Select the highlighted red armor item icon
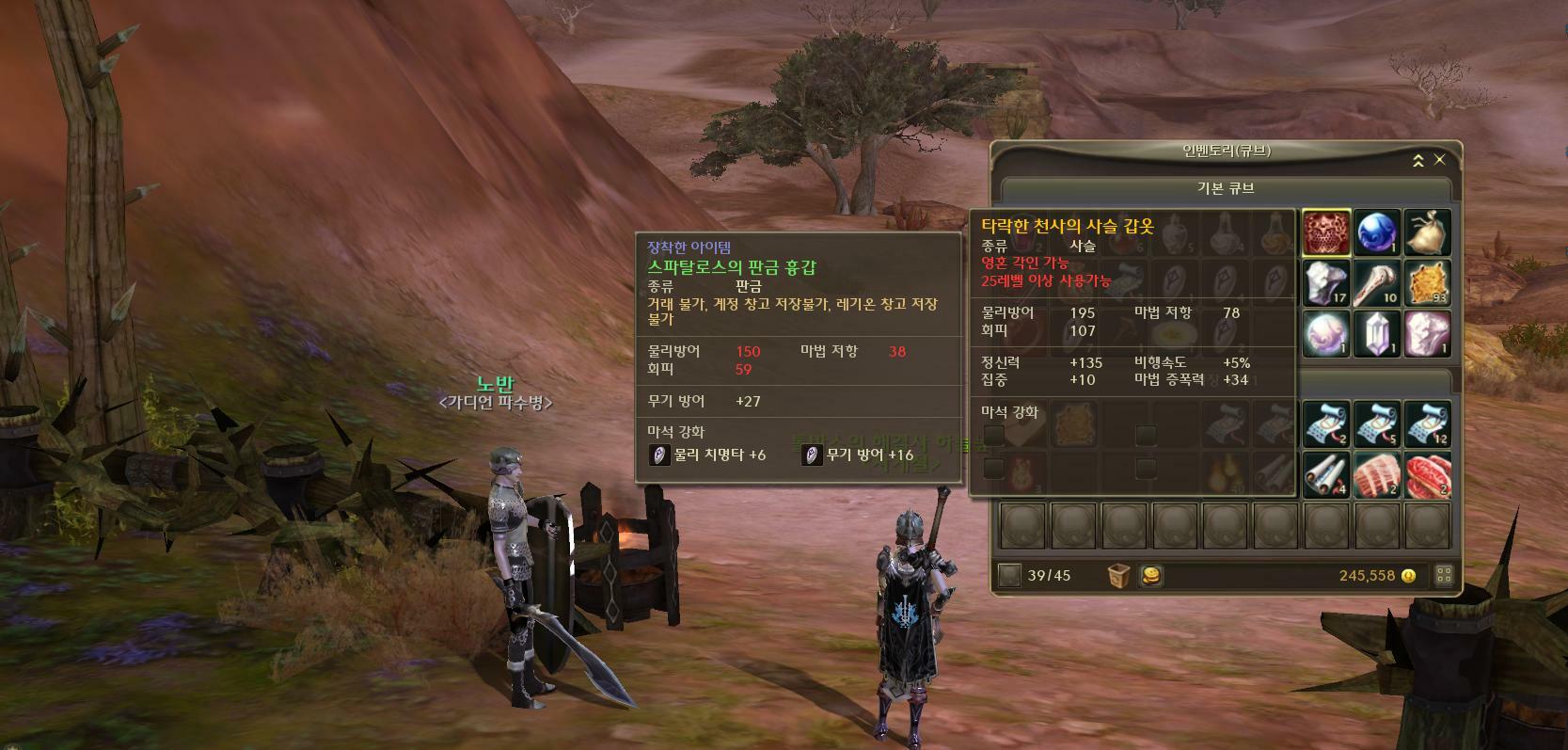The height and width of the screenshot is (750, 1568). click(1324, 231)
